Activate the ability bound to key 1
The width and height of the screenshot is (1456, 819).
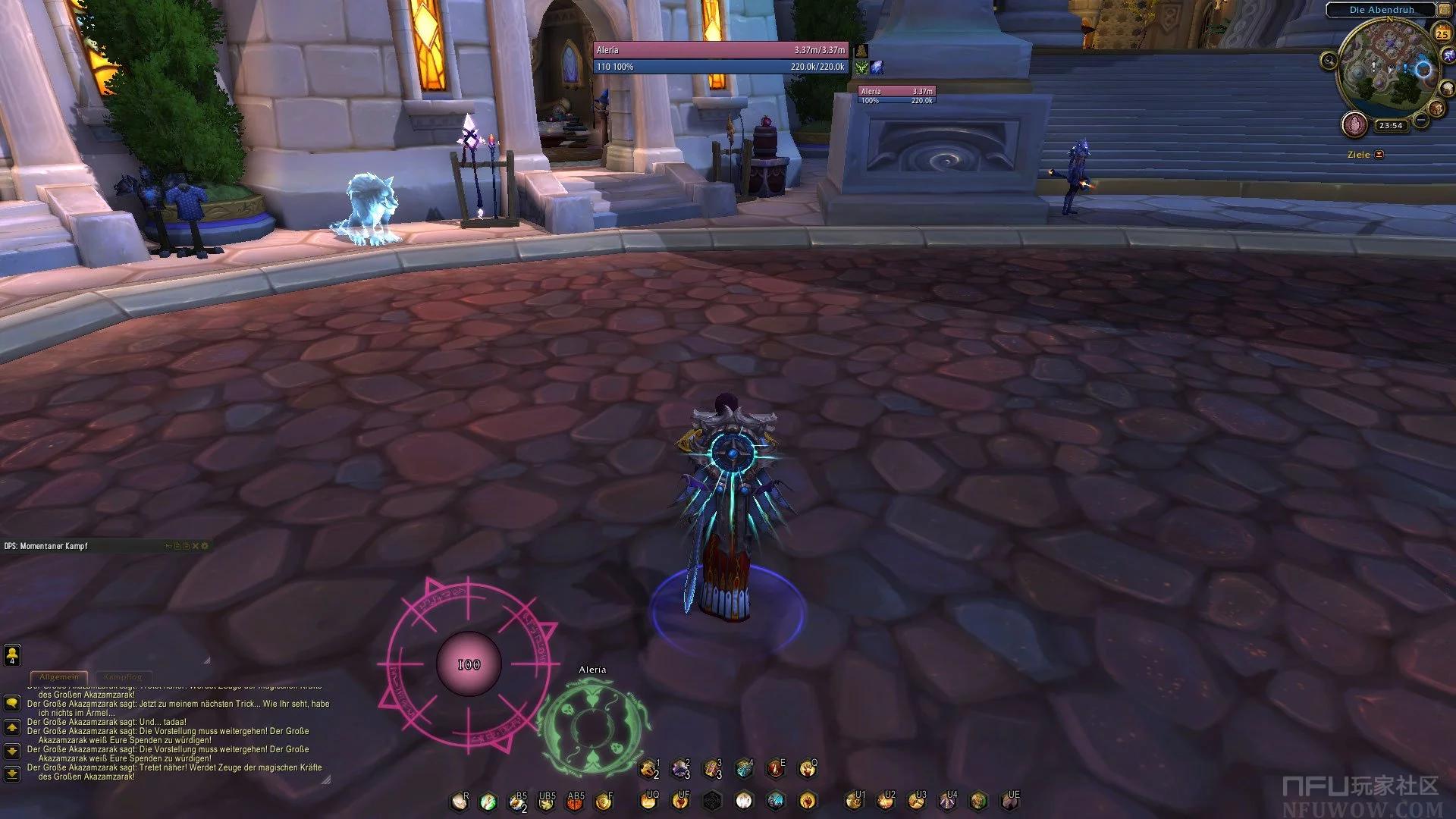(649, 770)
